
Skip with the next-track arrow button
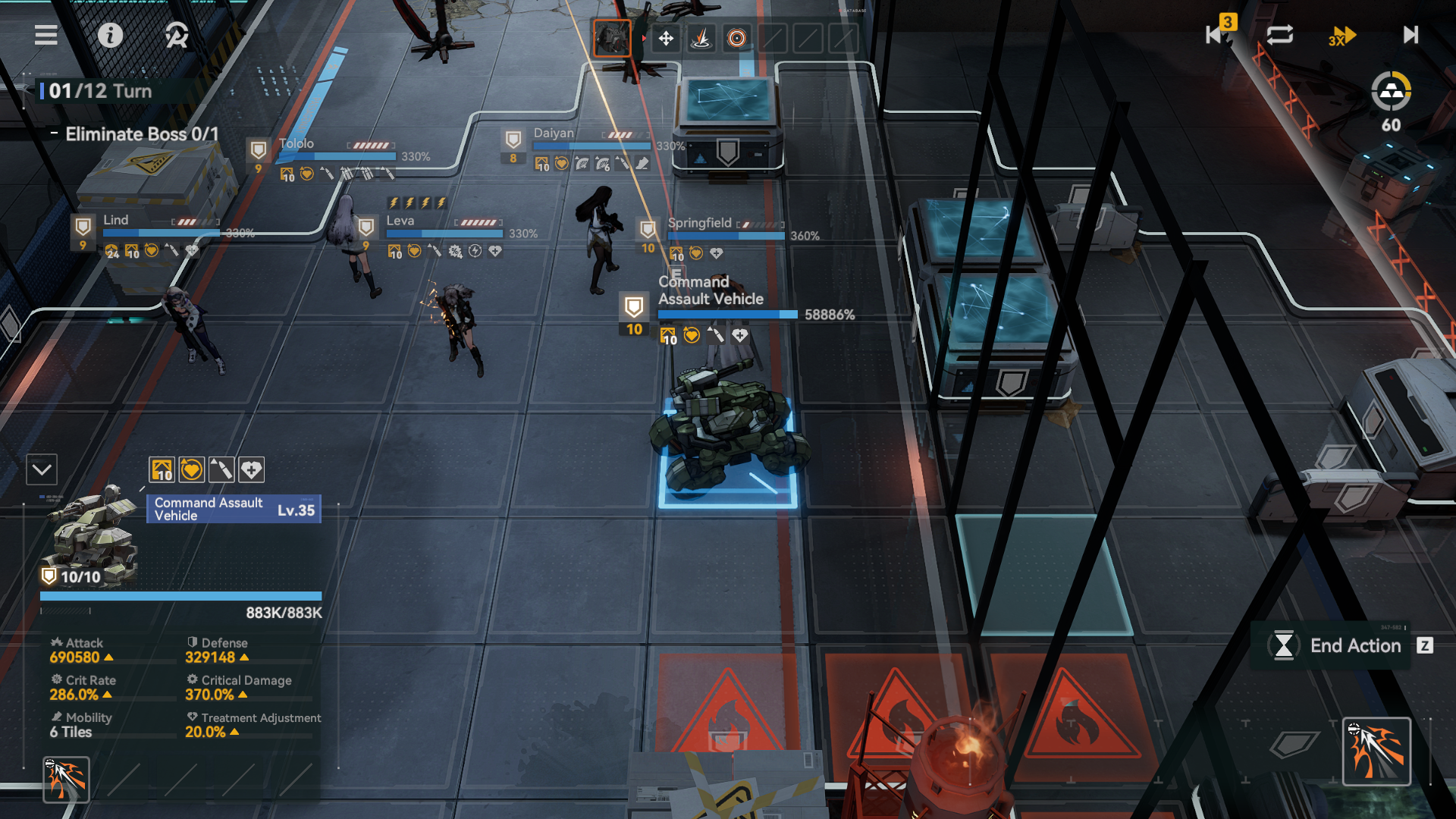pyautogui.click(x=1410, y=35)
